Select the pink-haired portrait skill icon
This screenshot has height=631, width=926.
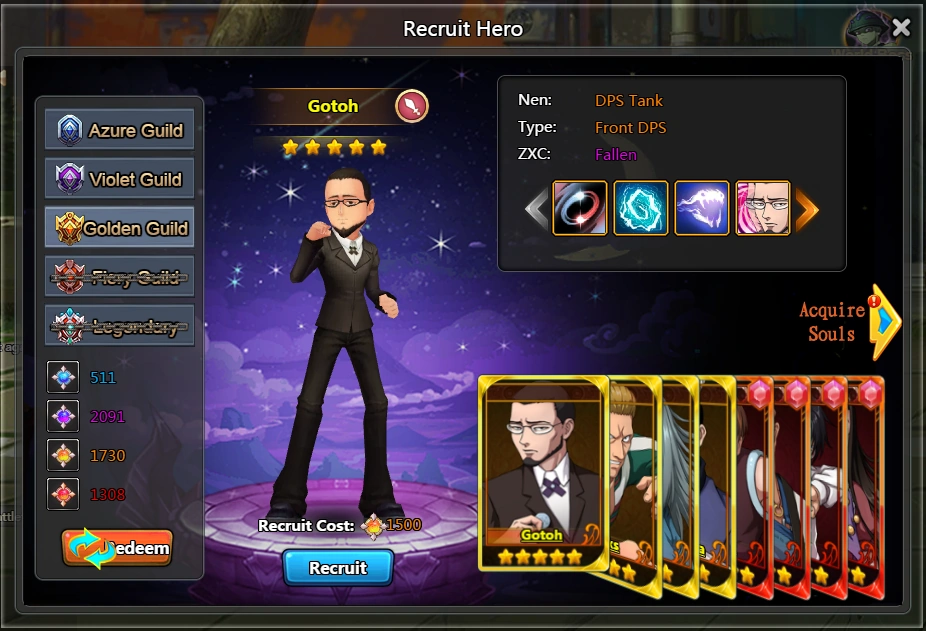pyautogui.click(x=763, y=208)
